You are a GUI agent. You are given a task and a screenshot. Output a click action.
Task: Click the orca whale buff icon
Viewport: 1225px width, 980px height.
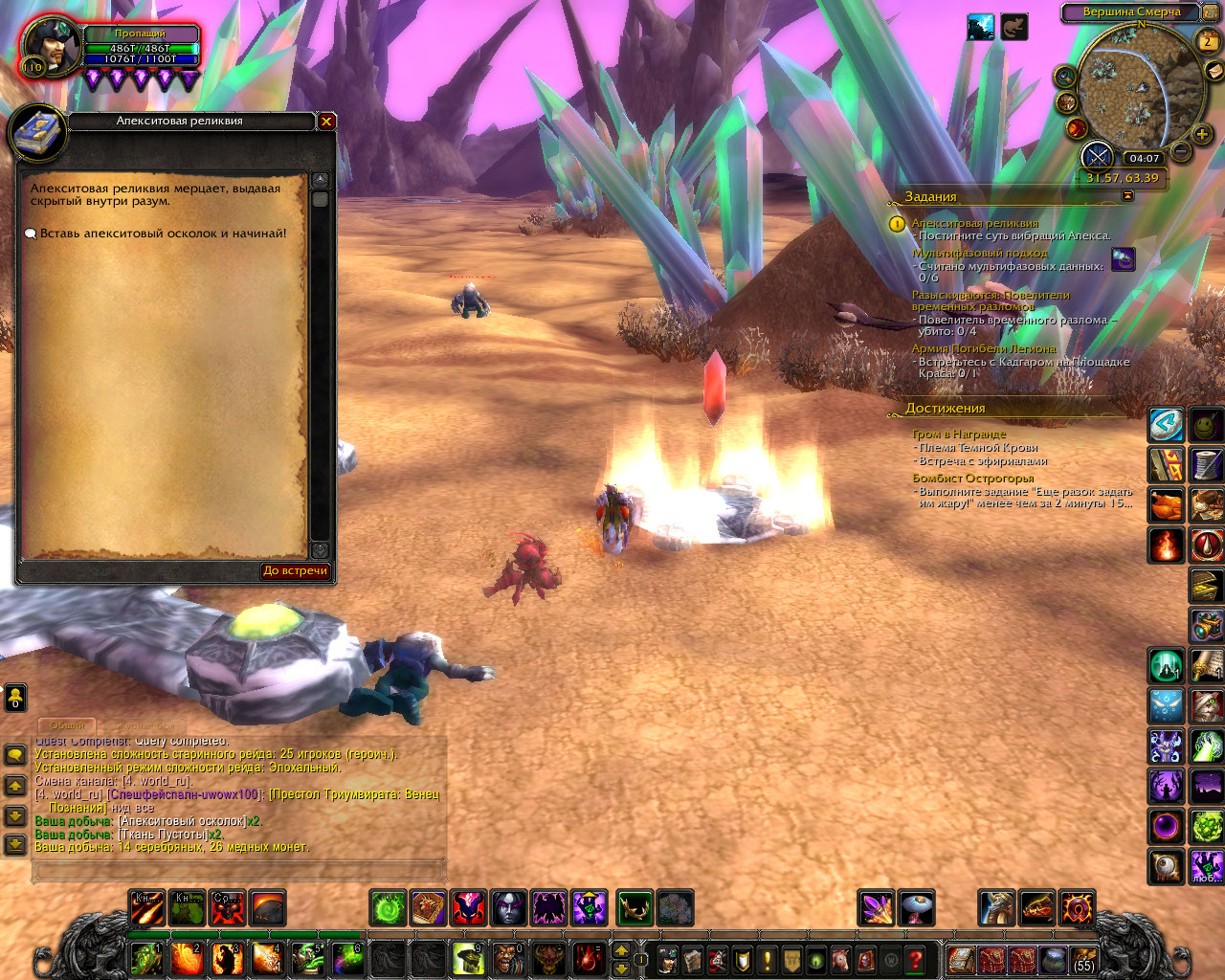(981, 28)
